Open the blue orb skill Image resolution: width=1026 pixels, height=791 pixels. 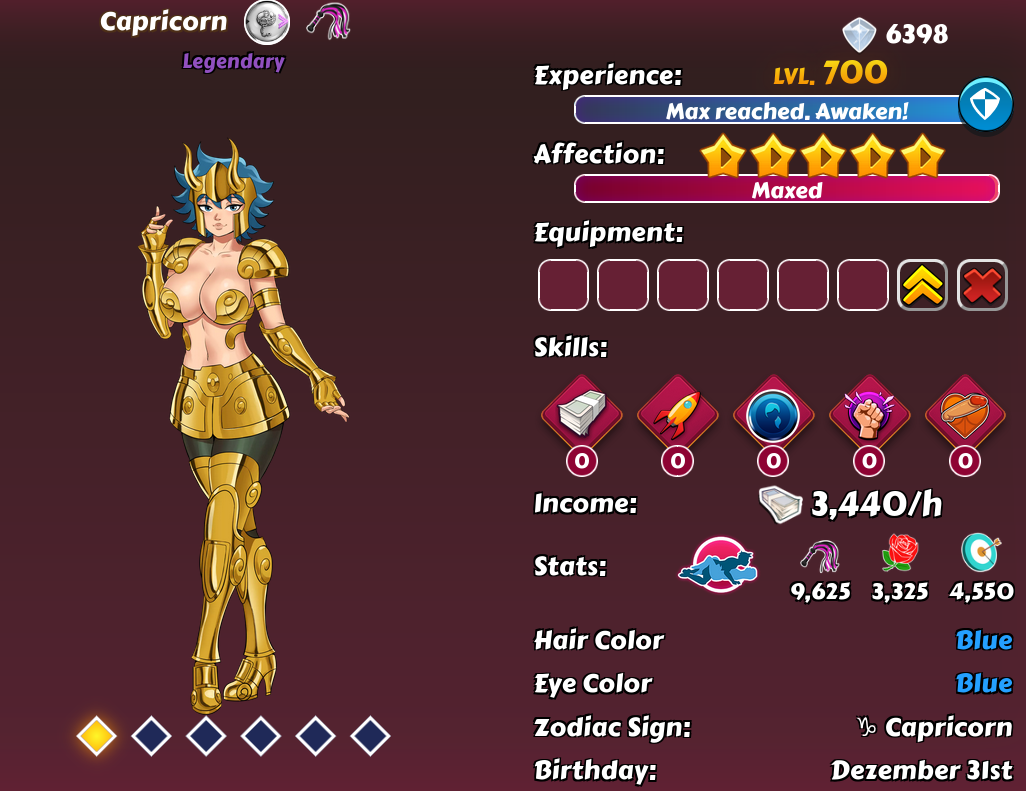[x=773, y=414]
